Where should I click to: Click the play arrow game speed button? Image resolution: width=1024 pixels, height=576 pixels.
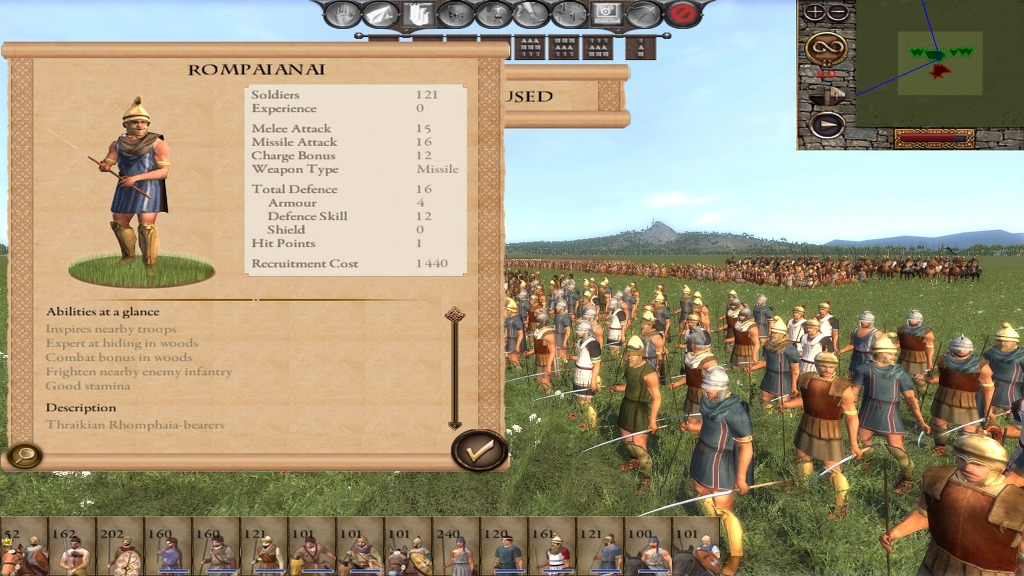(x=826, y=125)
